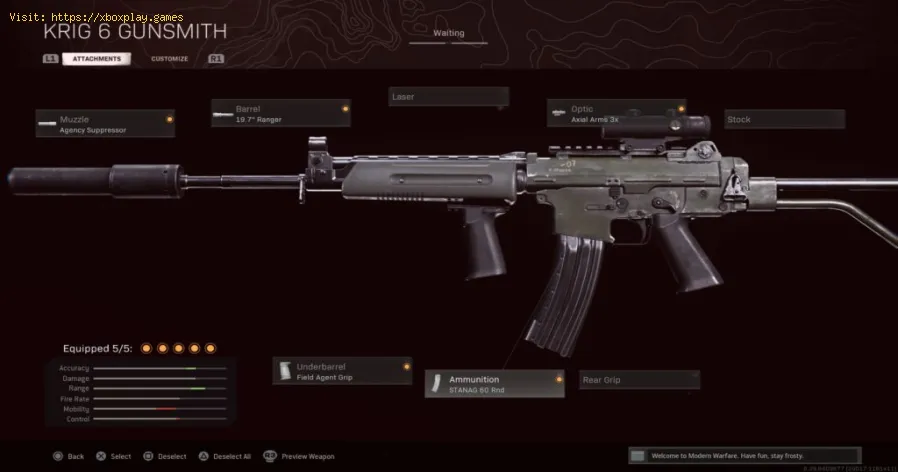This screenshot has height=472, width=898.
Task: Choose the empty Laser attachment slot
Action: coord(448,97)
